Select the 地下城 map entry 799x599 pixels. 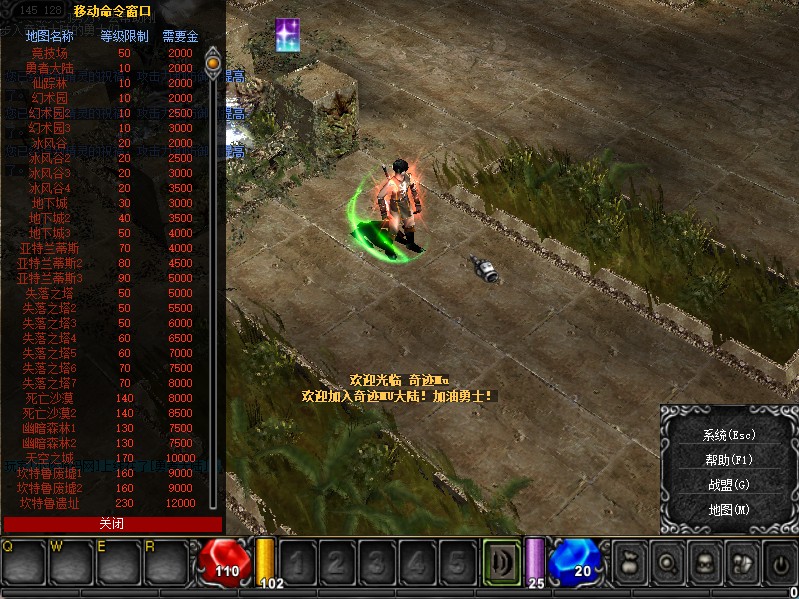(50, 203)
